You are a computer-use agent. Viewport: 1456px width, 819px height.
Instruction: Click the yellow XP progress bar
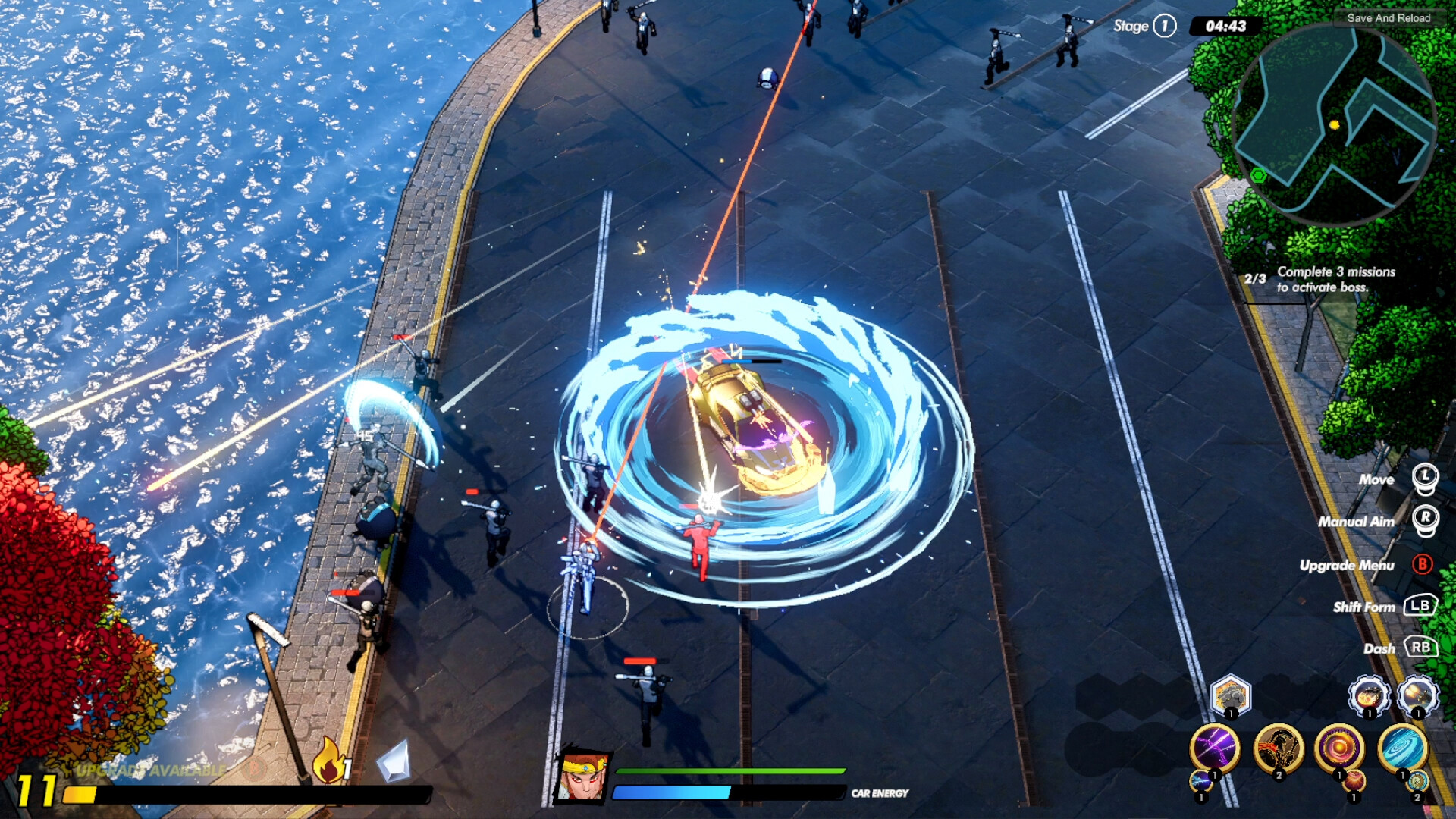[80, 794]
